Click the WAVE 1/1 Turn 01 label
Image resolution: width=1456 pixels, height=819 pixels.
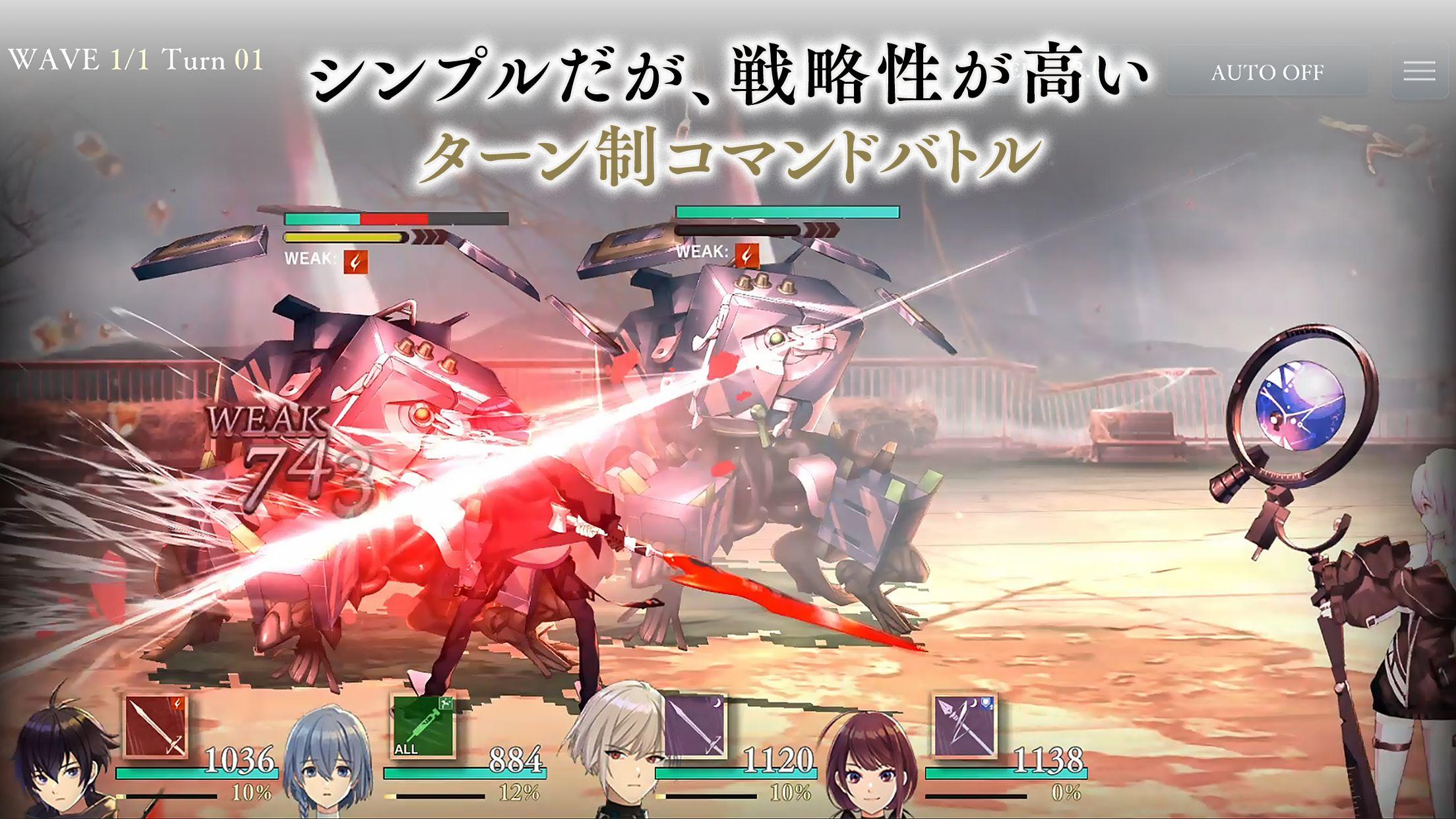[x=135, y=58]
